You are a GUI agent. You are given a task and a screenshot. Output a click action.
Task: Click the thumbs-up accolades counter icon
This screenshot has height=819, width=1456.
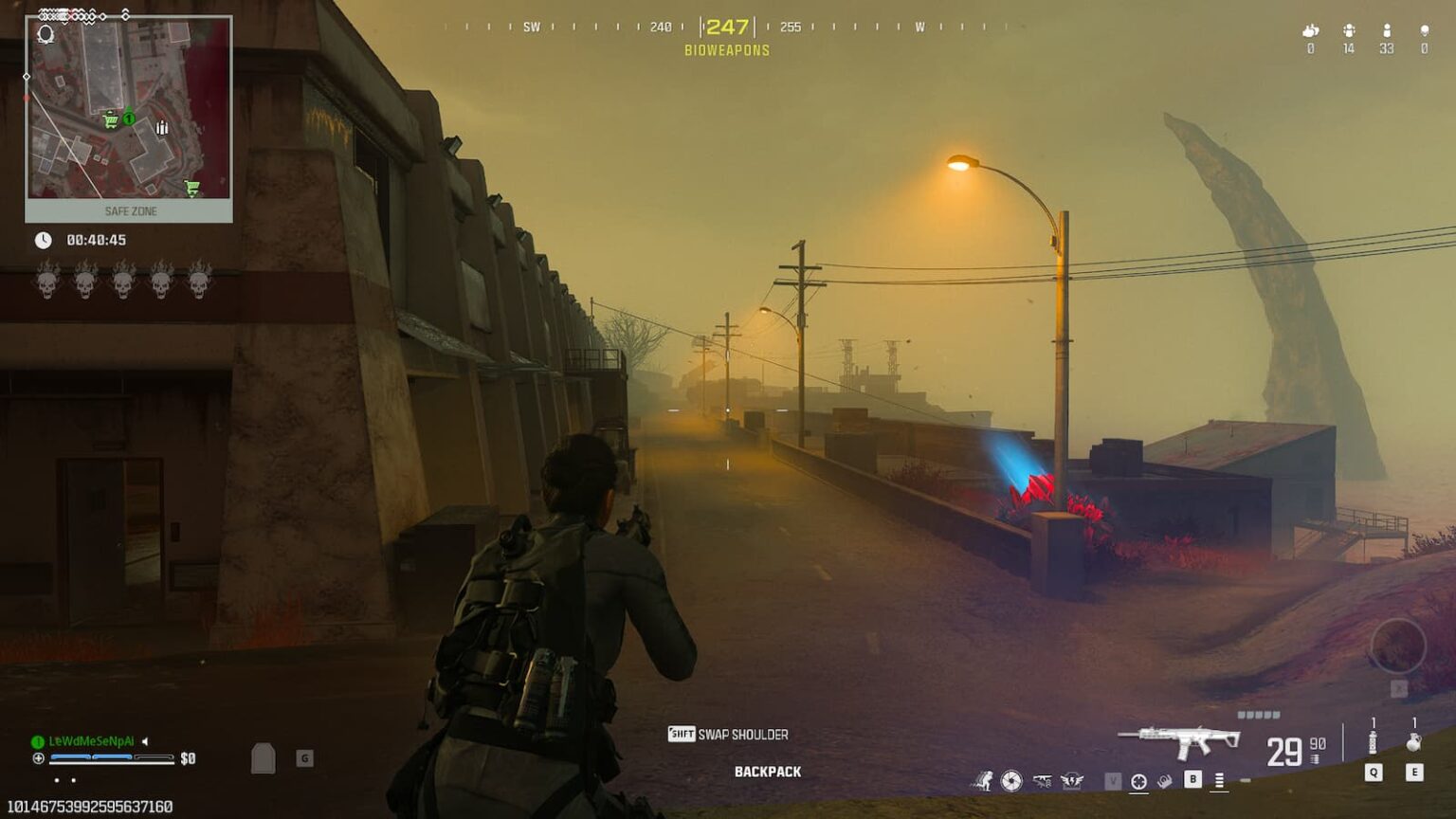pos(1311,31)
